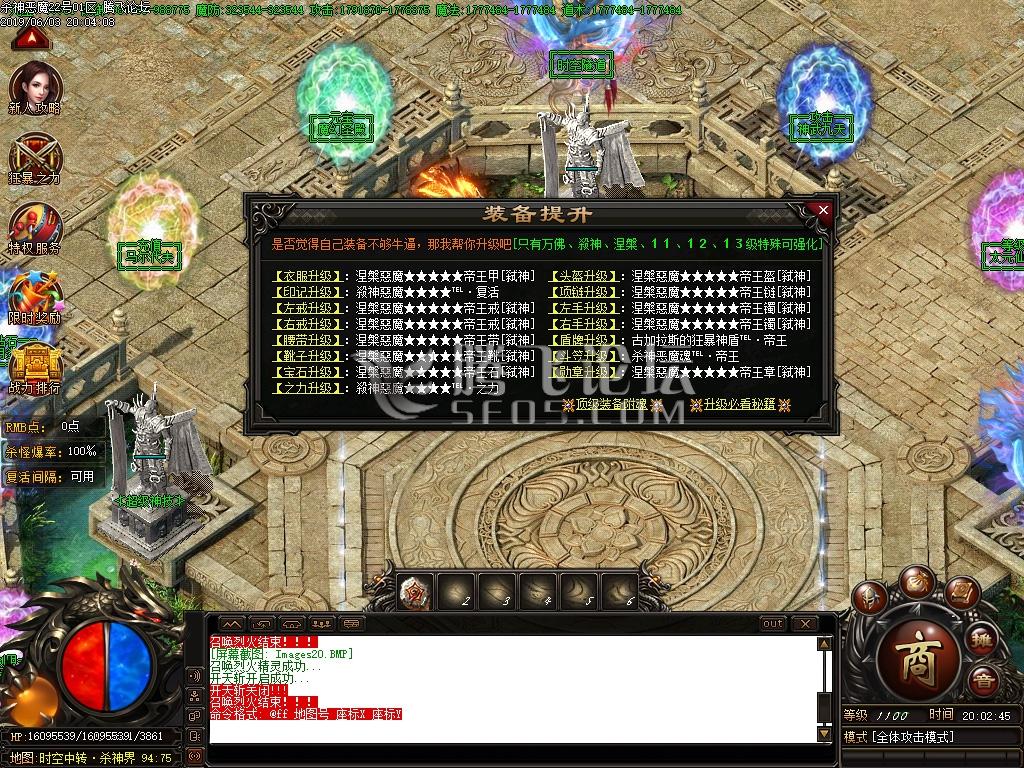1024x768 pixels.
Task: Use the item in the first hotbar slot
Action: pyautogui.click(x=416, y=592)
